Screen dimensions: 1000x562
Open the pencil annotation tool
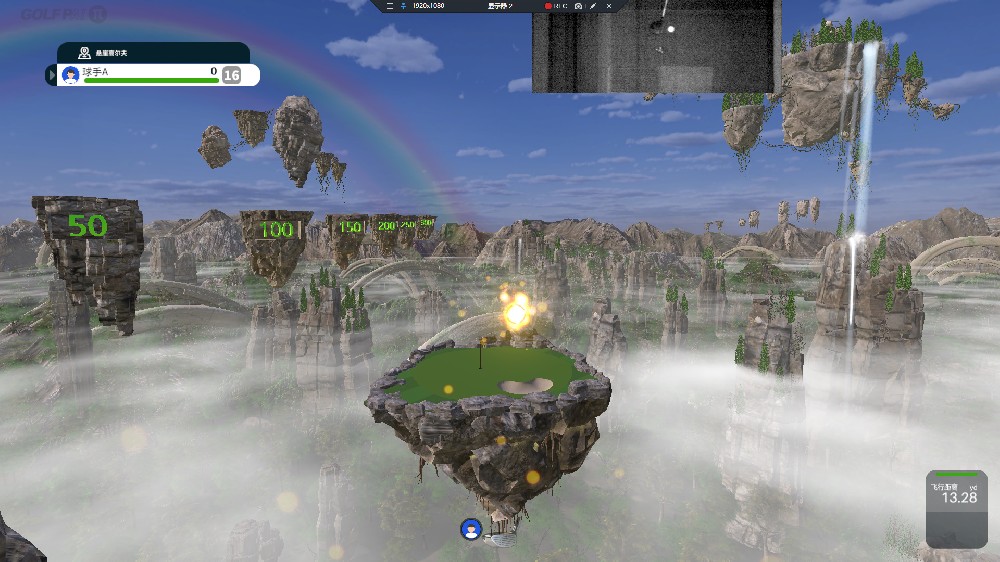[593, 6]
